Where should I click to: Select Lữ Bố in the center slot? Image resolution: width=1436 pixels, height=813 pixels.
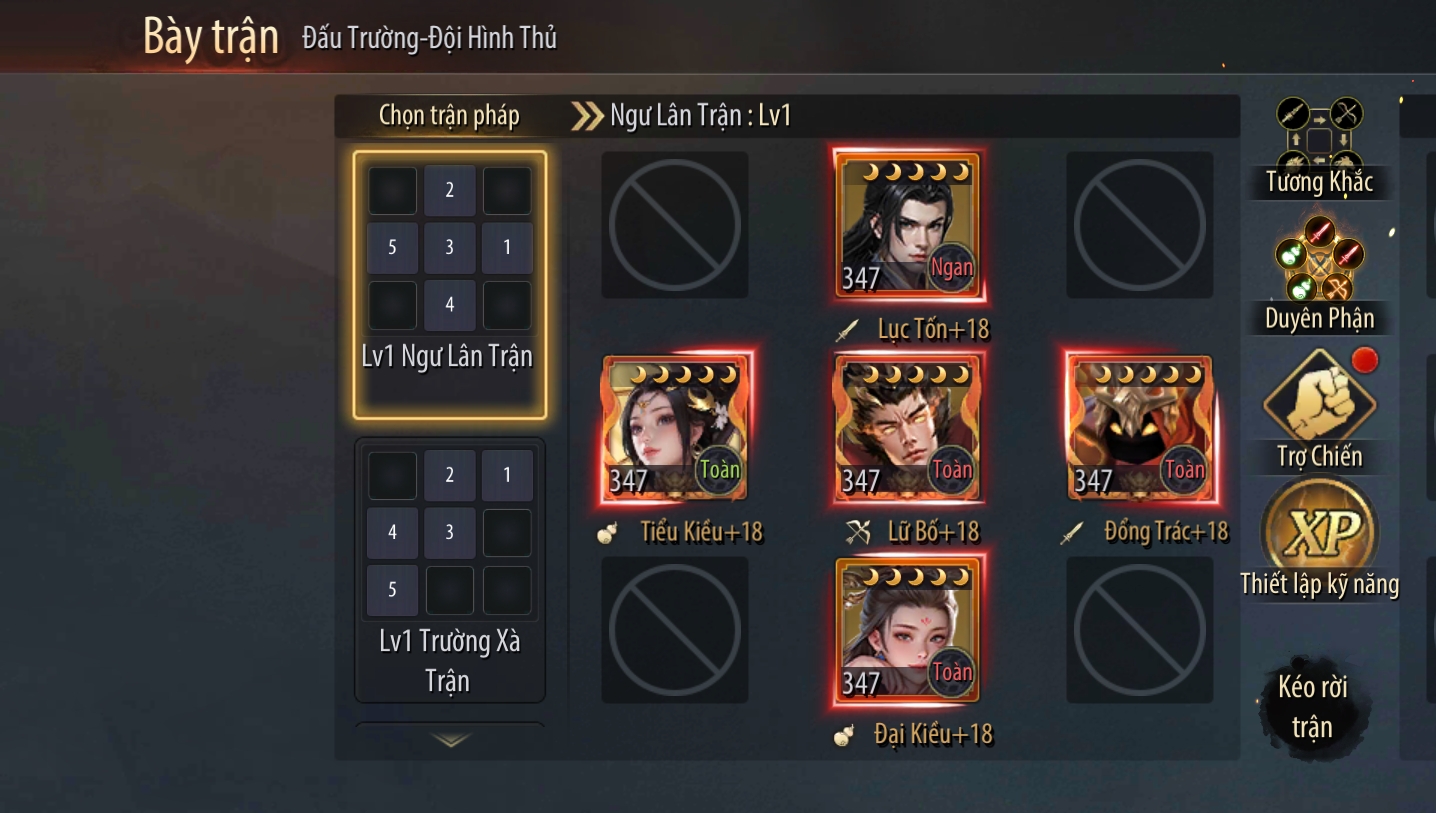tap(908, 428)
